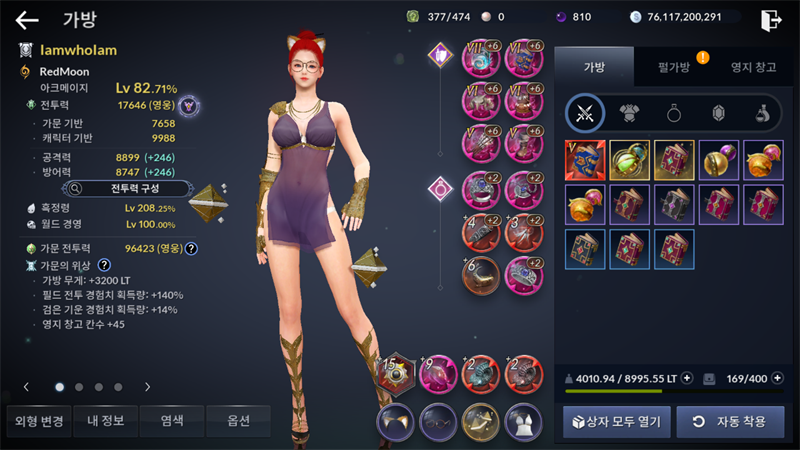
Task: Open 외형 변경 appearance change
Action: [37, 421]
